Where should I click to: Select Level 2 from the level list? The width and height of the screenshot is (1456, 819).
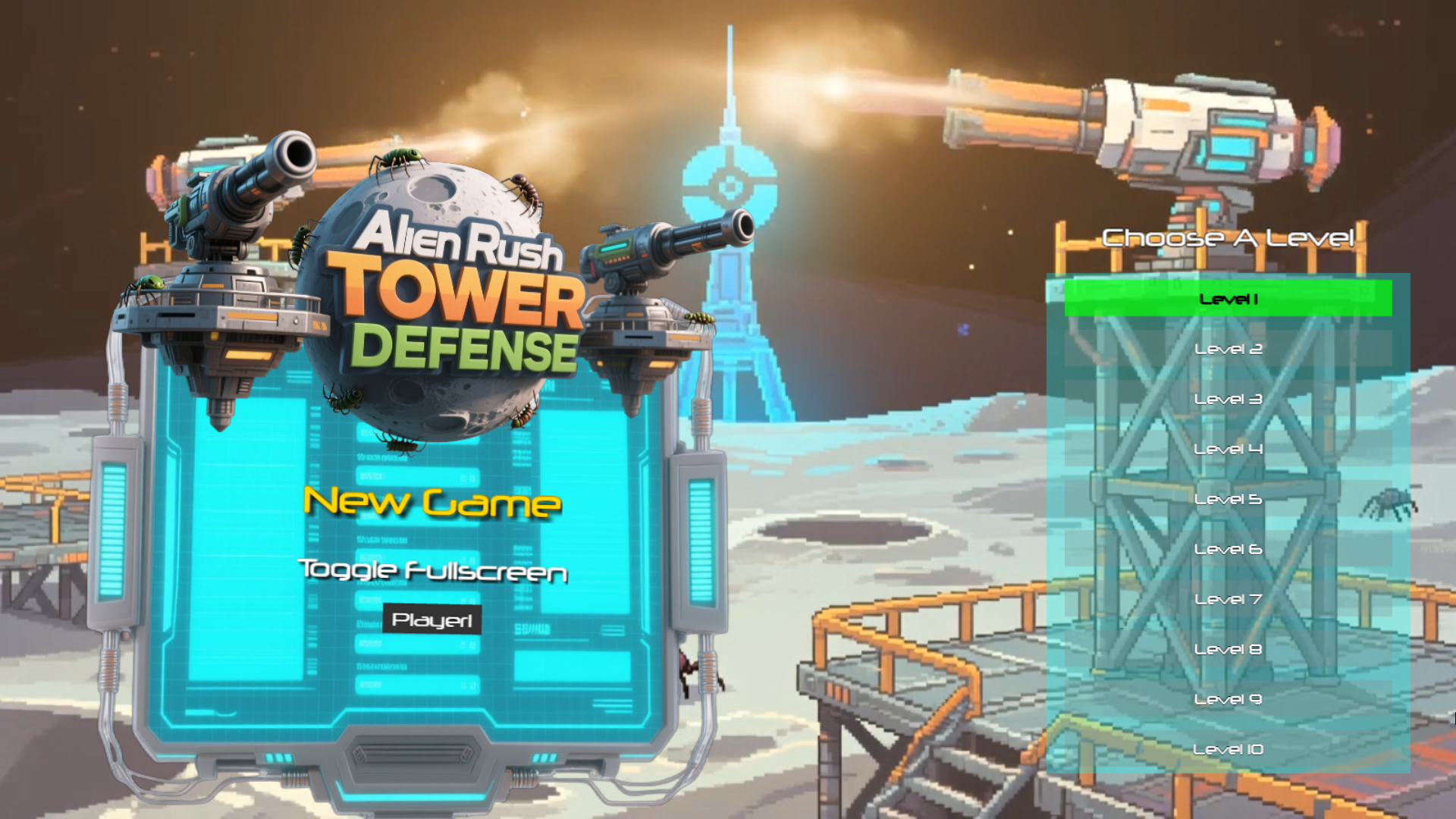click(x=1228, y=349)
